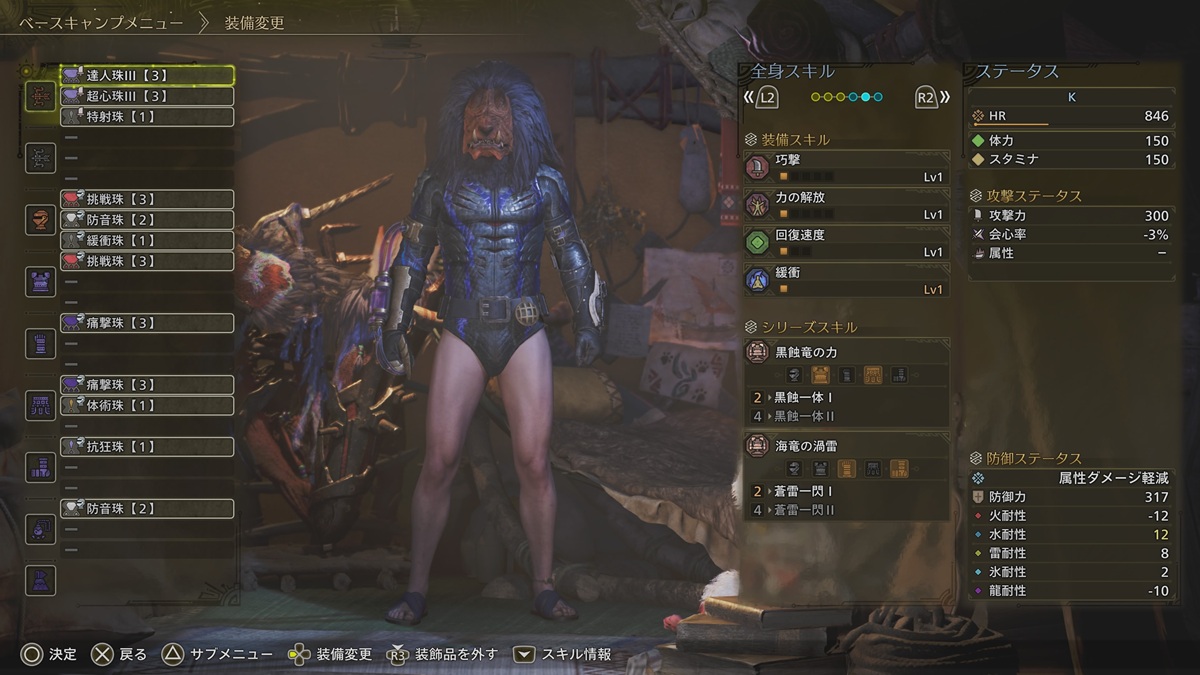Viewport: 1200px width, 675px height.
Task: Select the 達人珠III【3】 decoration
Action: 147,75
